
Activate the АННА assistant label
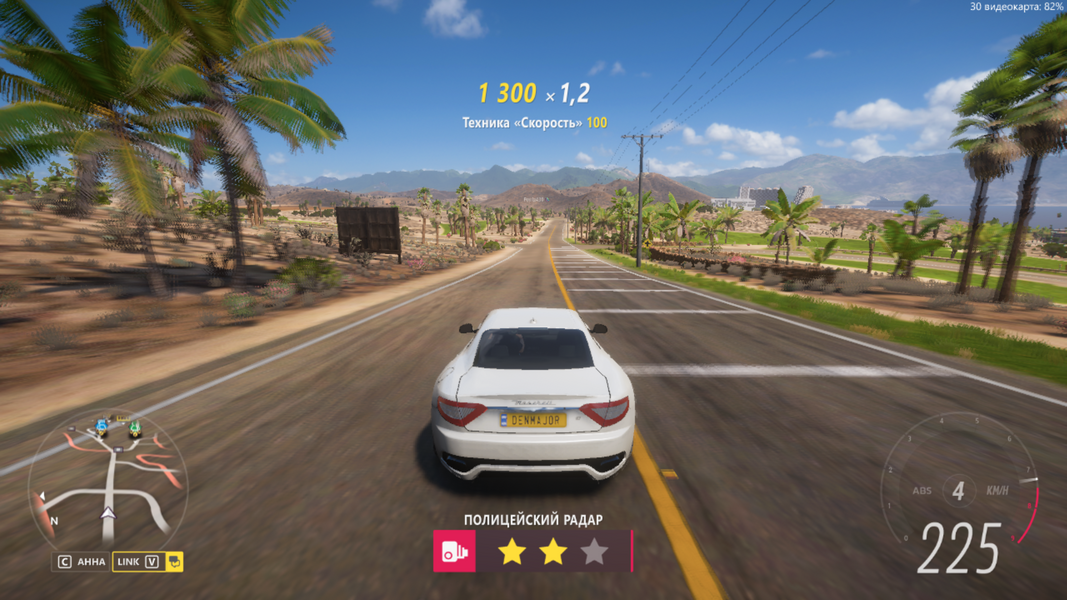(x=91, y=562)
